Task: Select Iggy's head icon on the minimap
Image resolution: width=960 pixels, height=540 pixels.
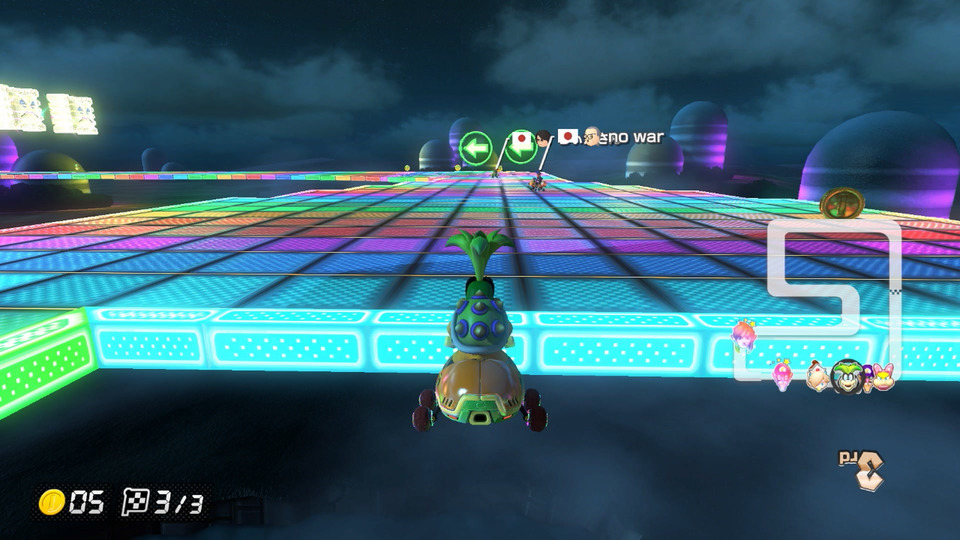Action: 848,375
